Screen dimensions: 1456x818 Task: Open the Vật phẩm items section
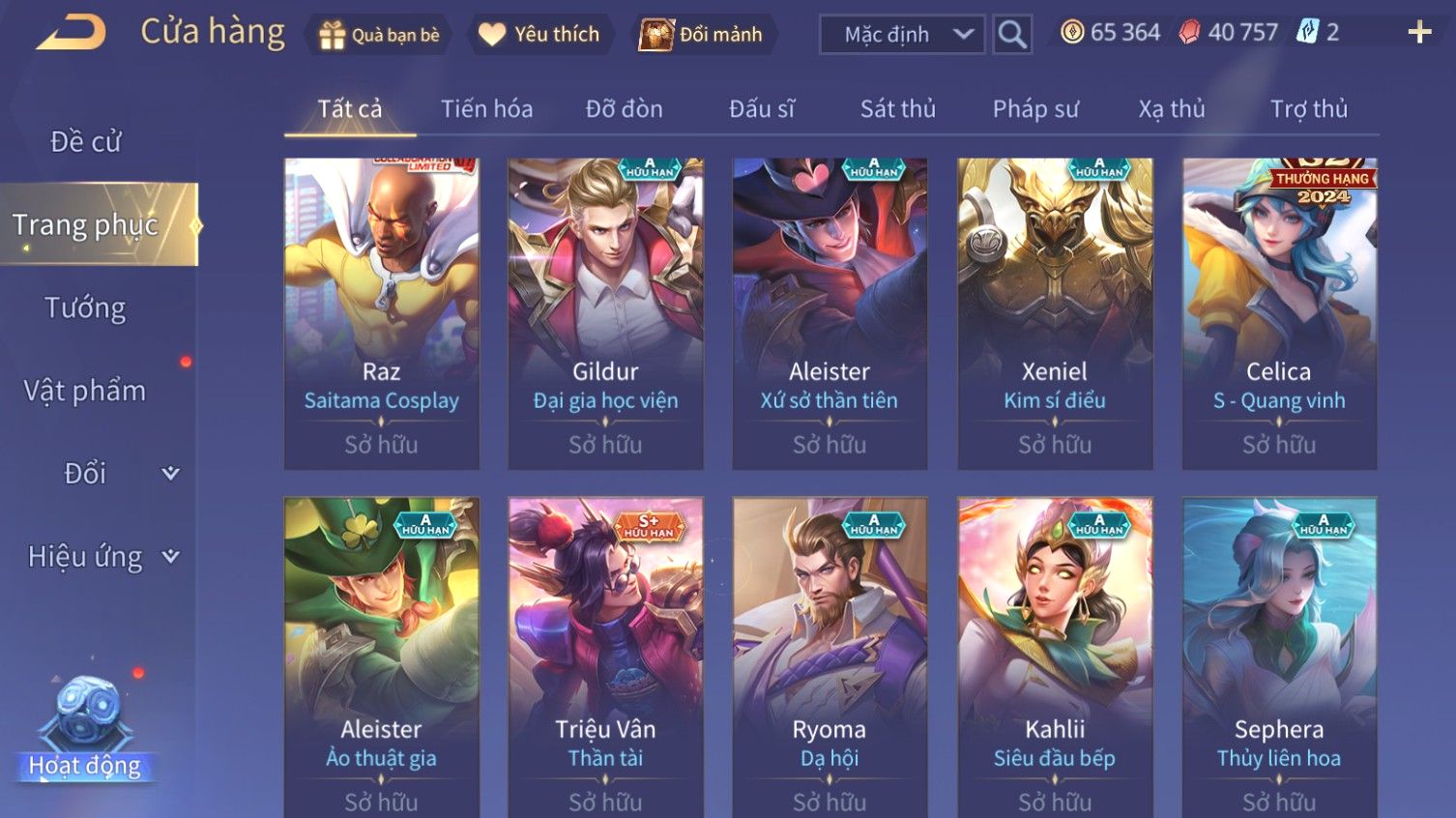point(85,391)
